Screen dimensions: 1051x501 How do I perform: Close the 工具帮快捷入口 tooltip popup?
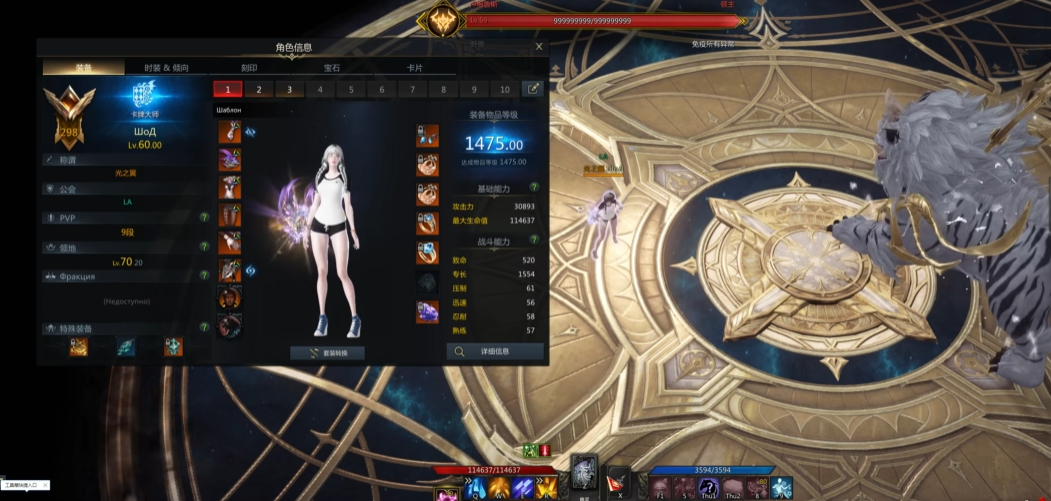[43, 485]
